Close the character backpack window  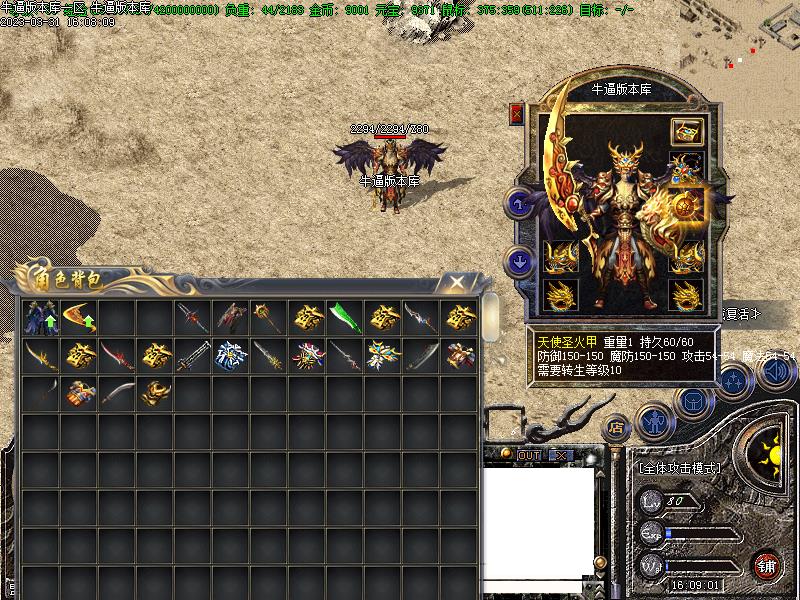456,283
